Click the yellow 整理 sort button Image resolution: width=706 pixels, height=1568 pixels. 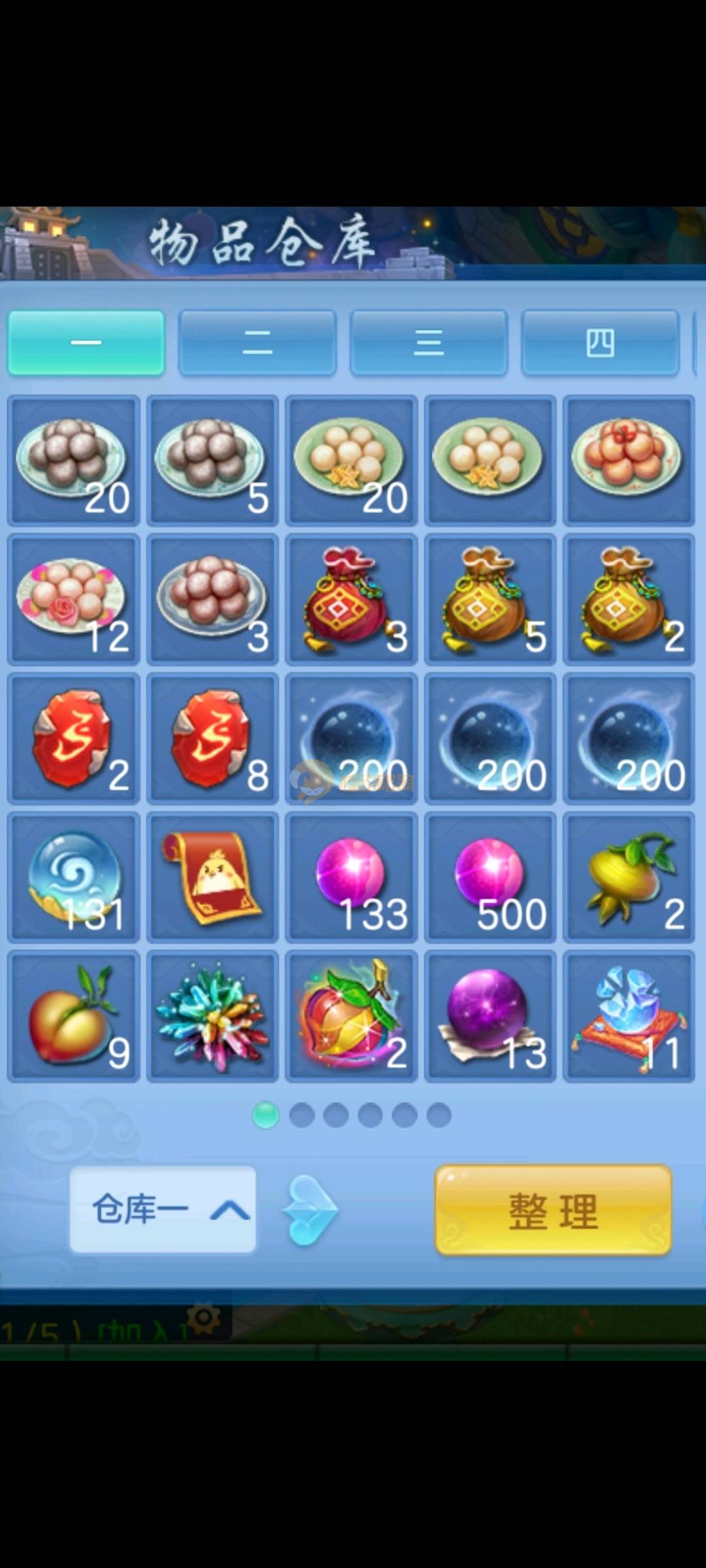tap(553, 1211)
